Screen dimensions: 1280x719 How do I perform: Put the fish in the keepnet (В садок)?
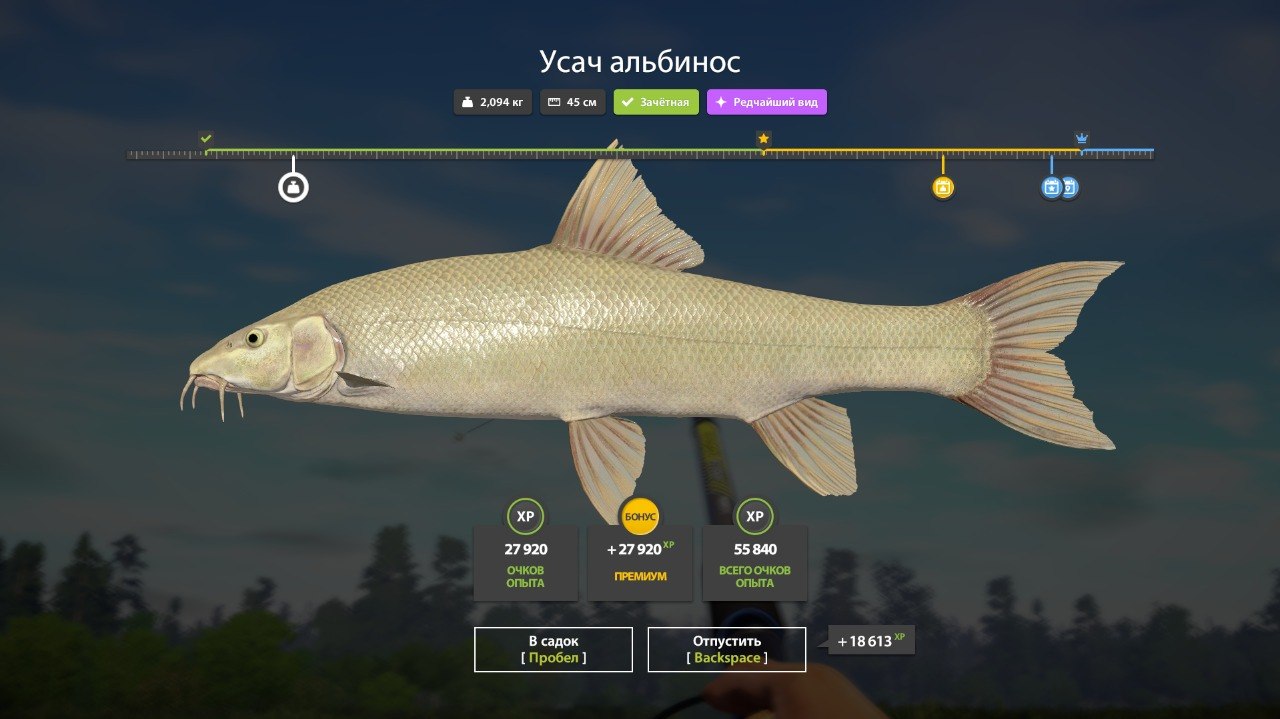[x=553, y=649]
